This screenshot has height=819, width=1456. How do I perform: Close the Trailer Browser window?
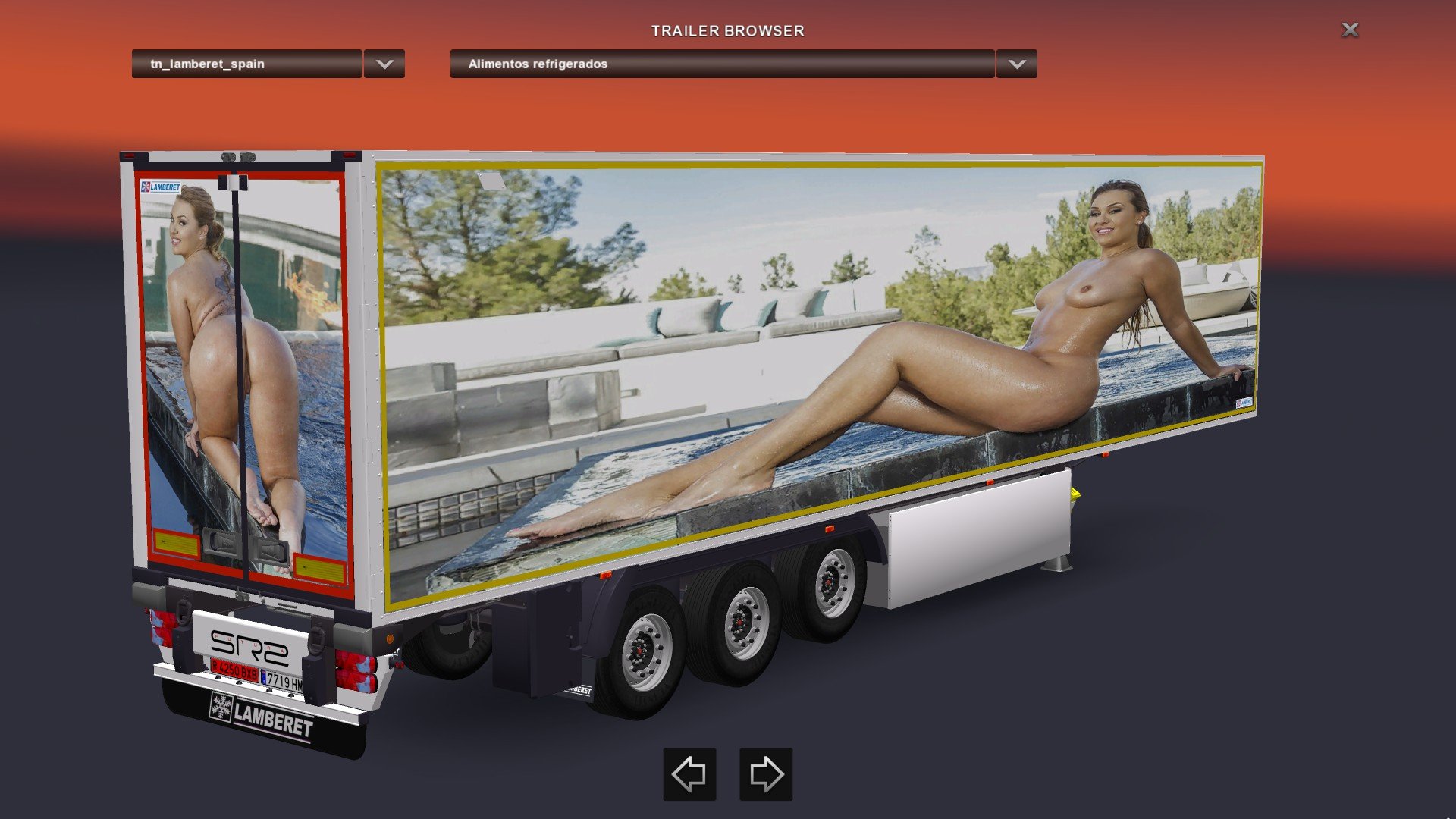click(x=1350, y=30)
